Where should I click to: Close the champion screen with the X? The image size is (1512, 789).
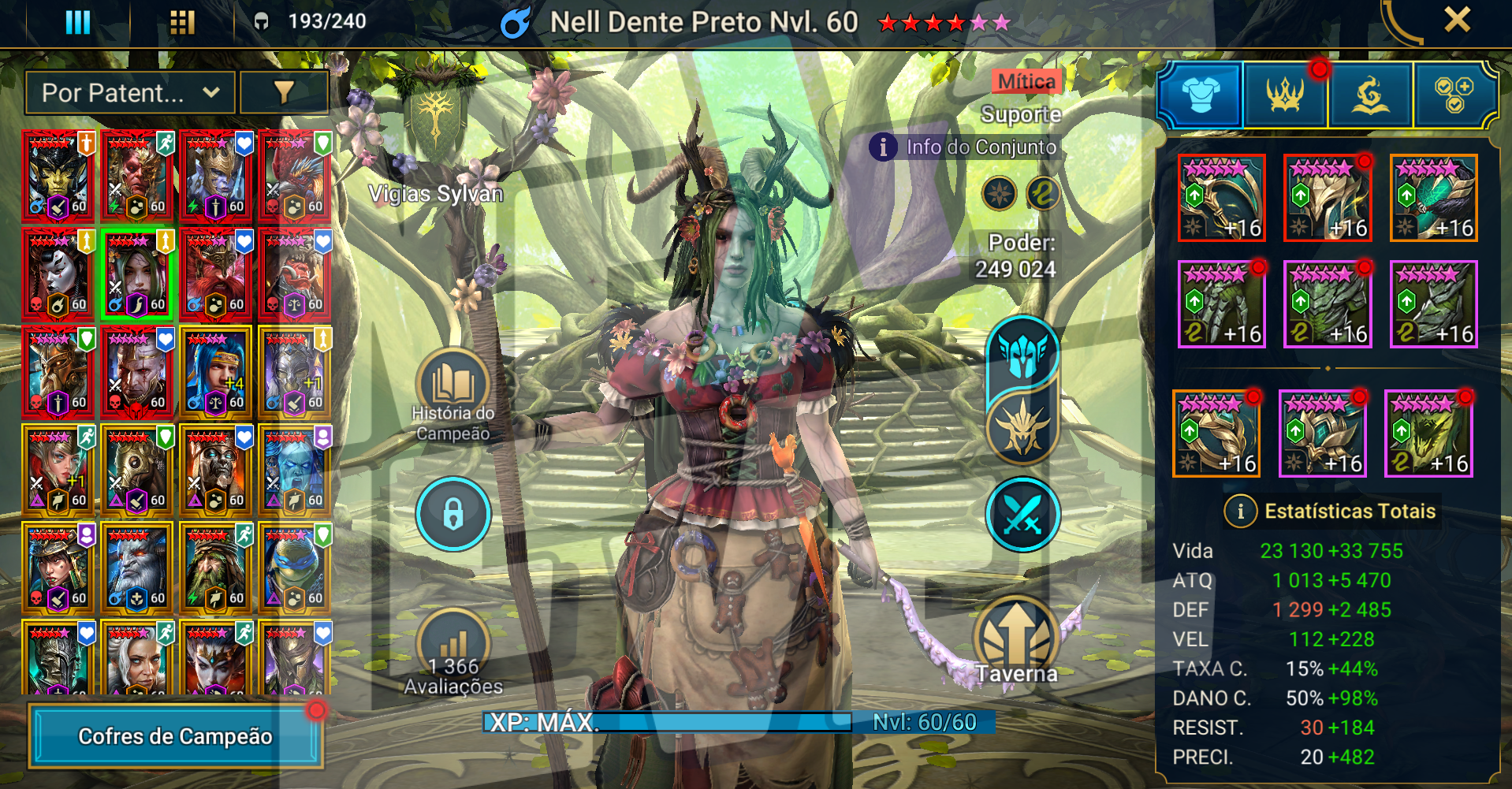click(1457, 20)
